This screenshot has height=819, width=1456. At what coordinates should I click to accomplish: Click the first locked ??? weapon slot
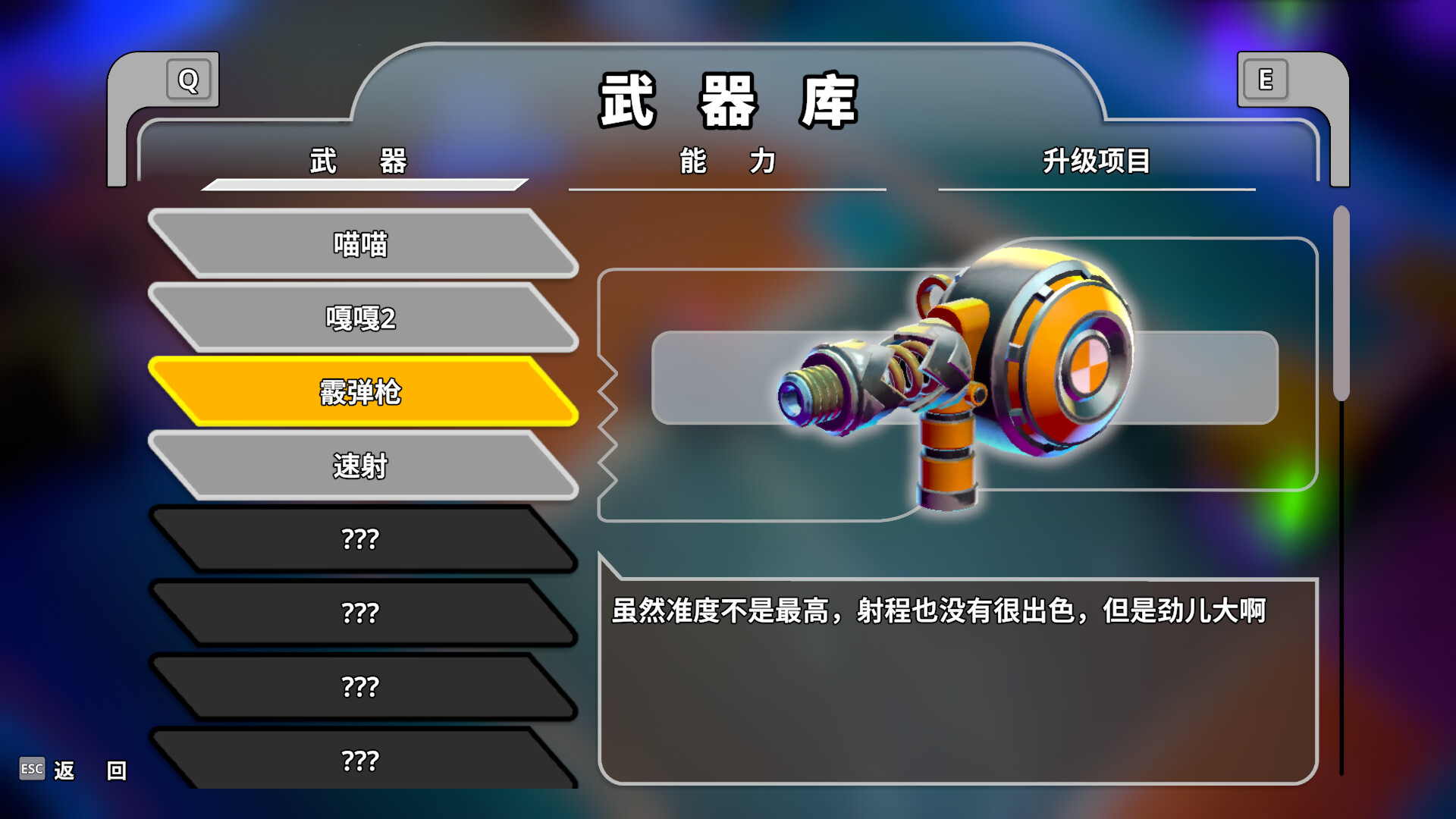coord(362,540)
